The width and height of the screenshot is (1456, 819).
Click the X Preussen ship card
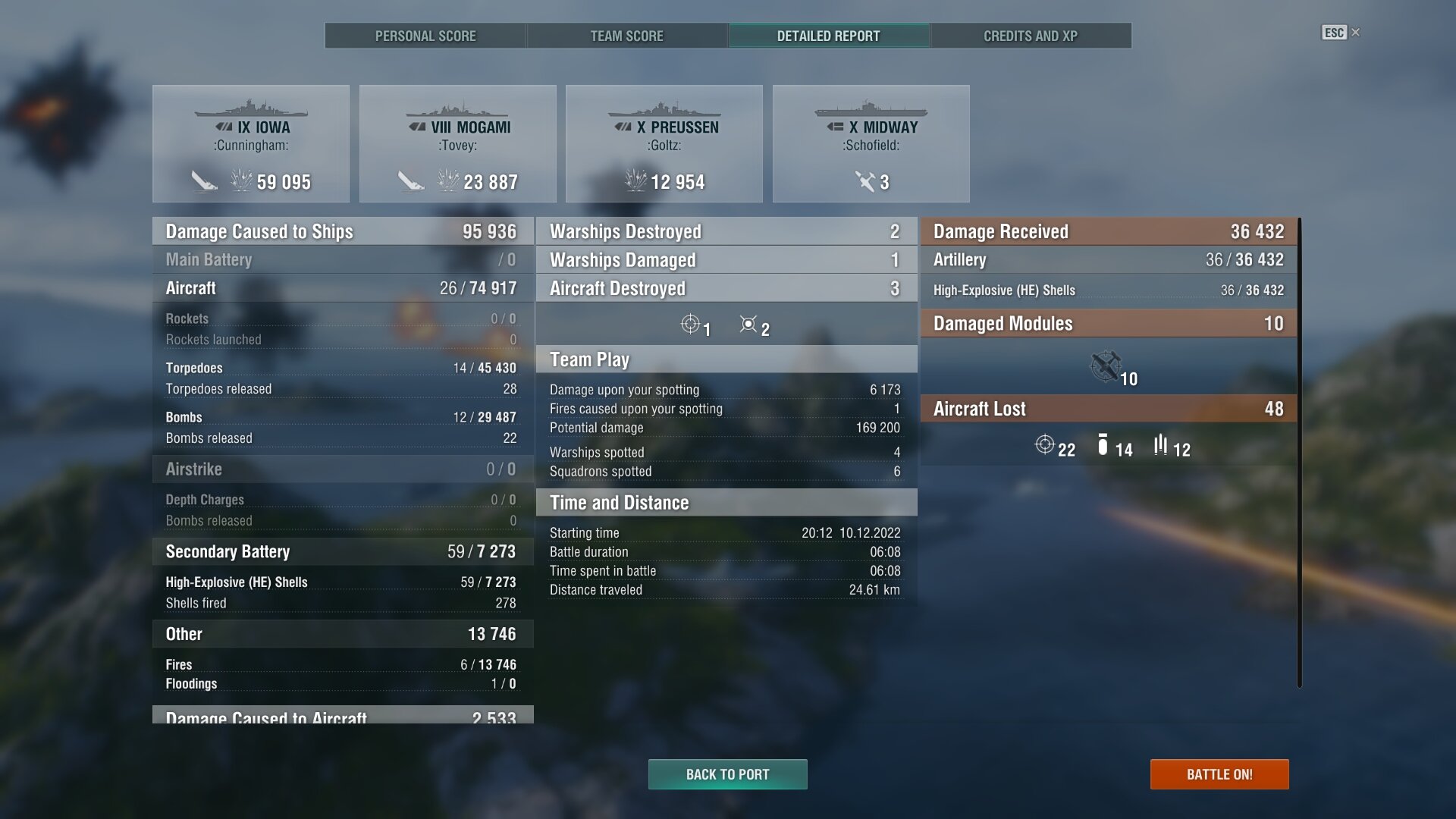tap(664, 143)
